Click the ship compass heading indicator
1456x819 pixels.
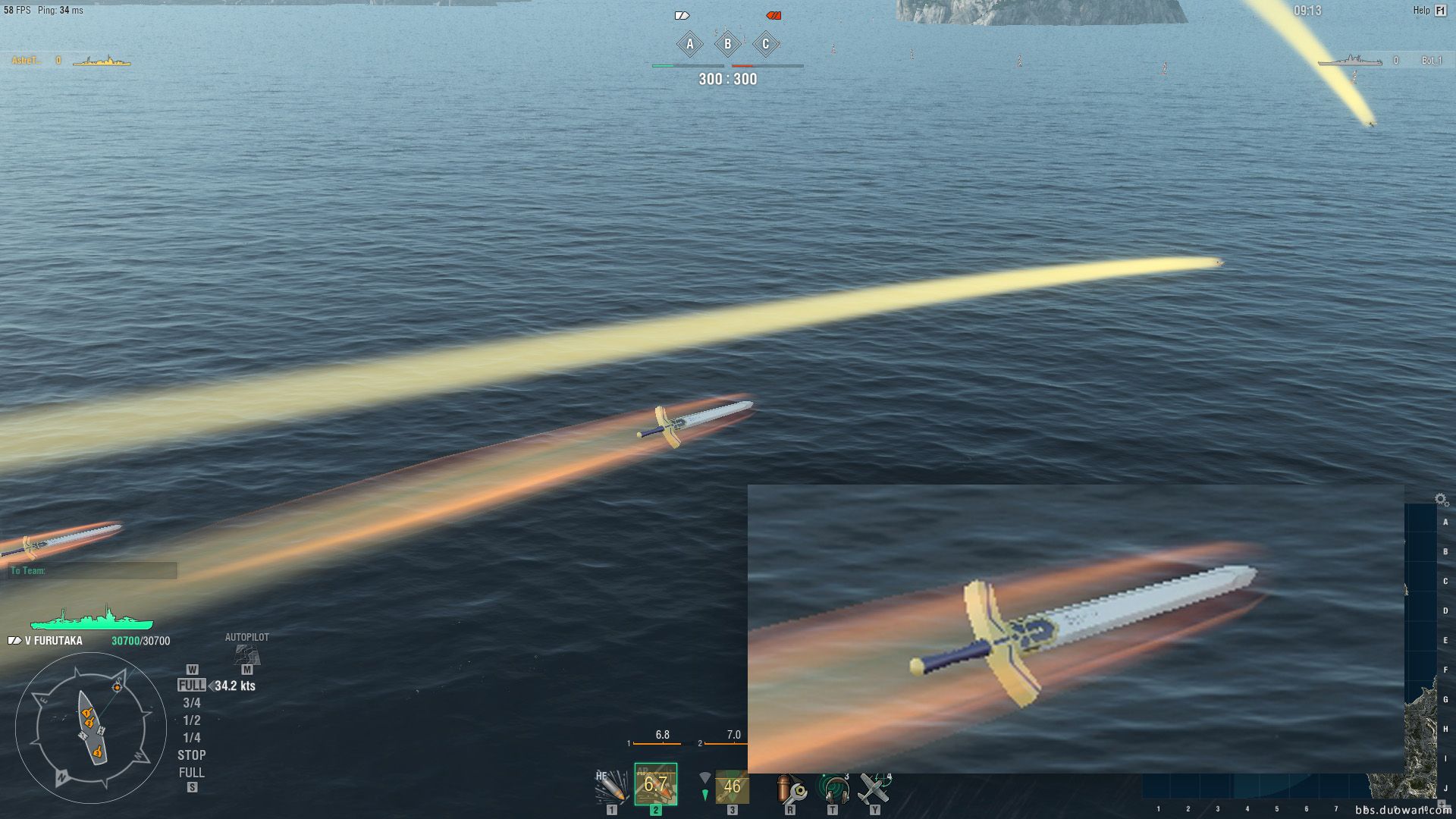(x=91, y=728)
